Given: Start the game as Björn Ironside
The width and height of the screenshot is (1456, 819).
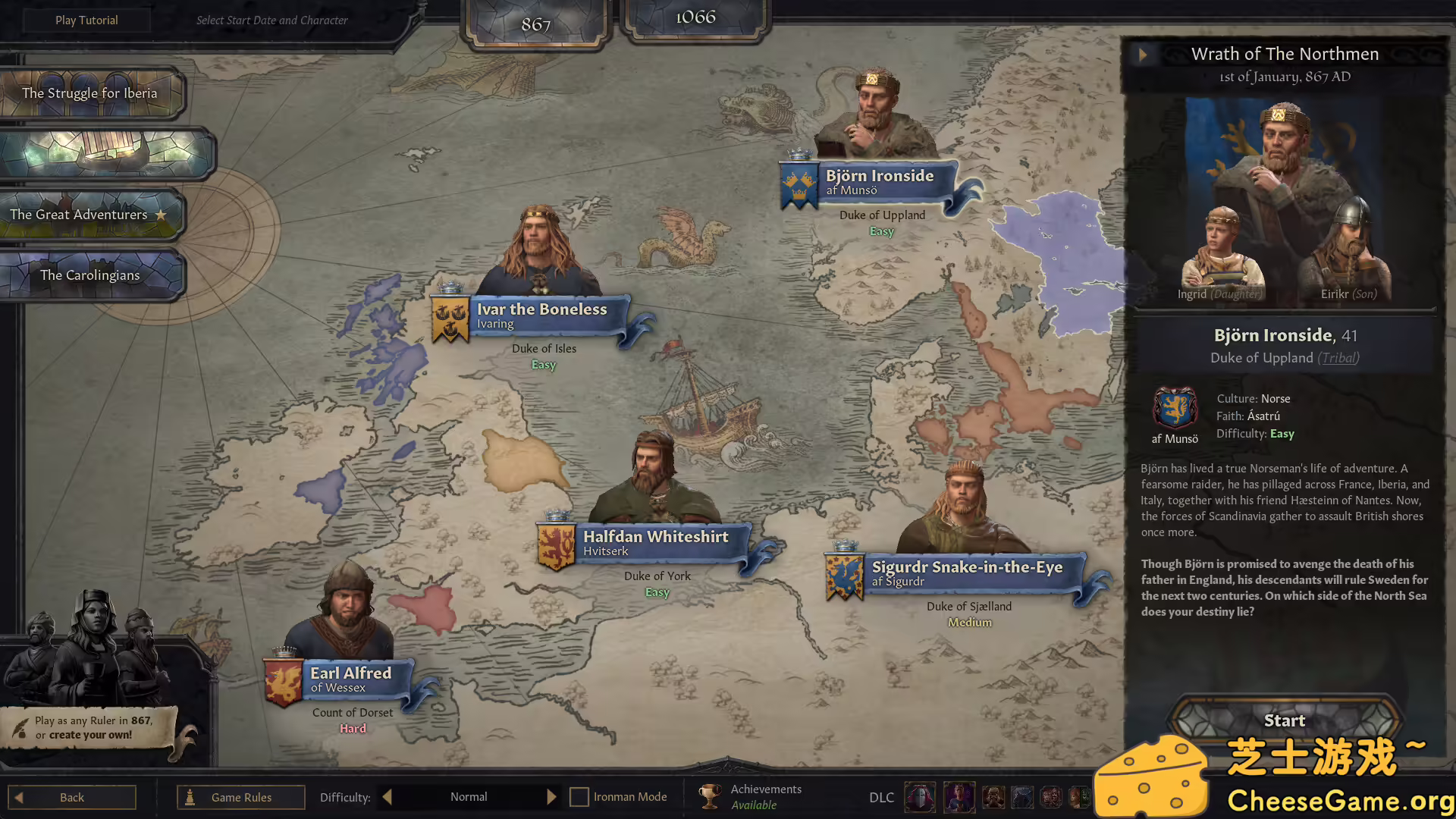Looking at the screenshot, I should (x=1284, y=720).
